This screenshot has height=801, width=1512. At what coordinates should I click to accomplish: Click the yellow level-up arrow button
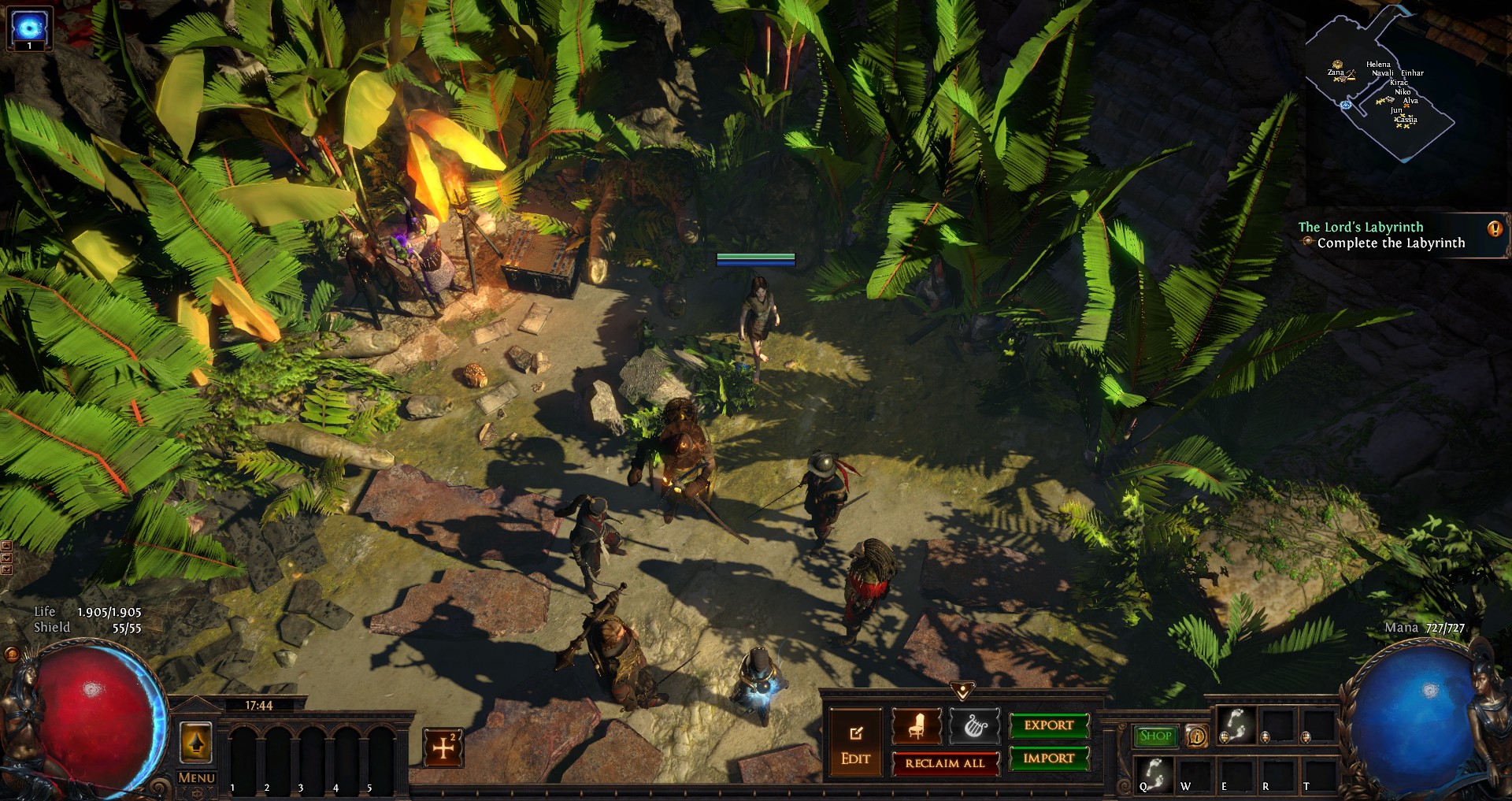click(x=196, y=742)
